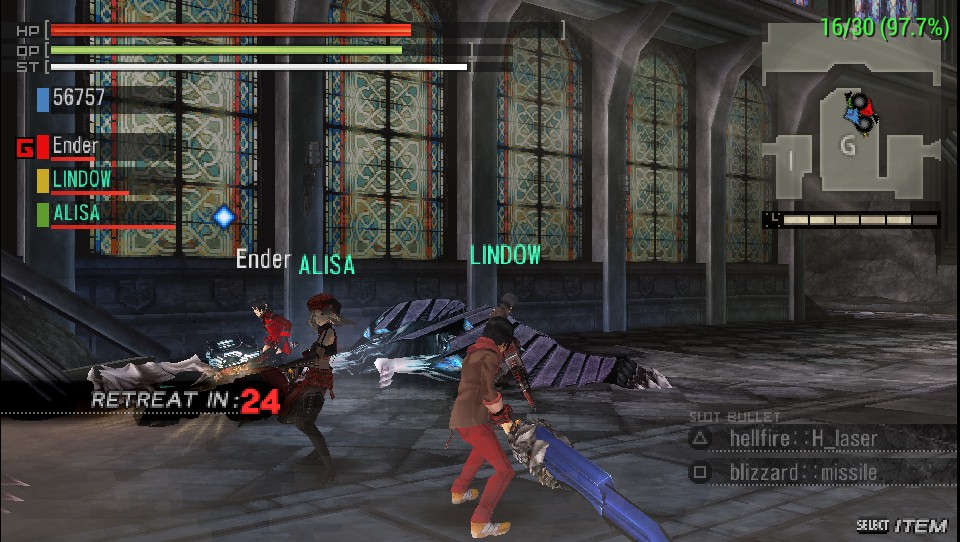Select Ender in the party list
This screenshot has width=960, height=542.
tap(75, 146)
